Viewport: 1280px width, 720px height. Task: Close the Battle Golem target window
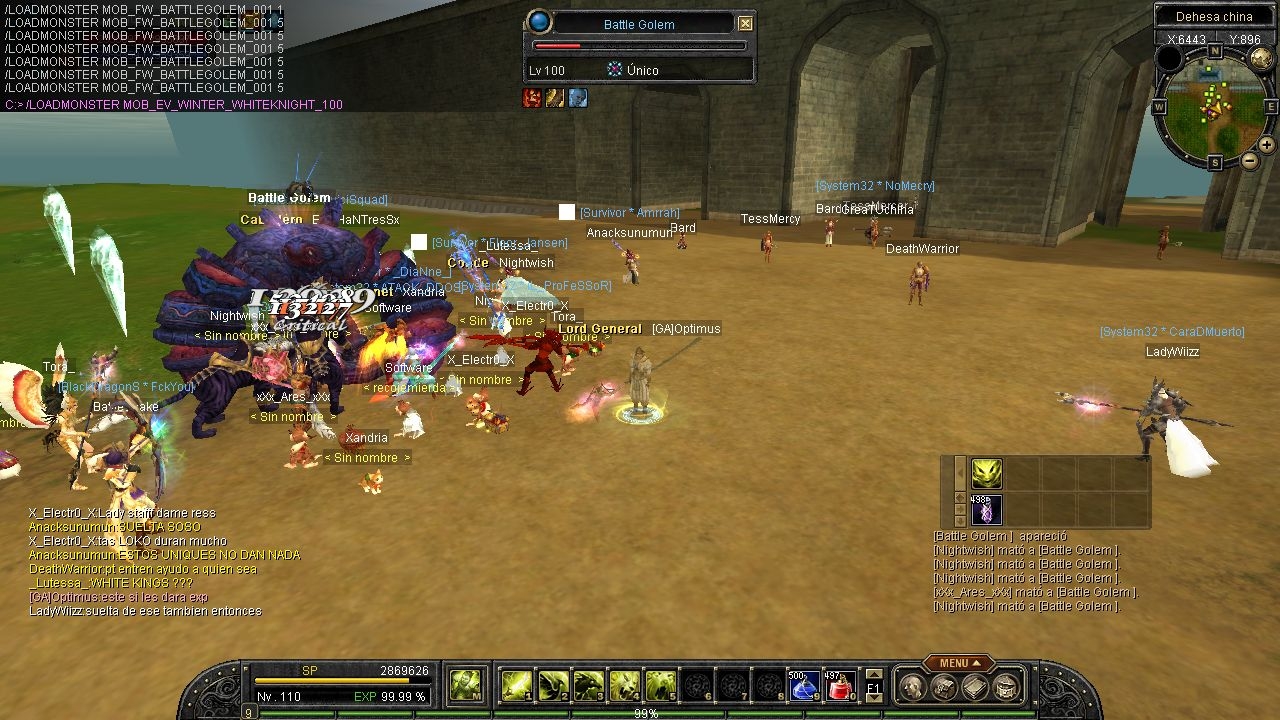point(746,22)
